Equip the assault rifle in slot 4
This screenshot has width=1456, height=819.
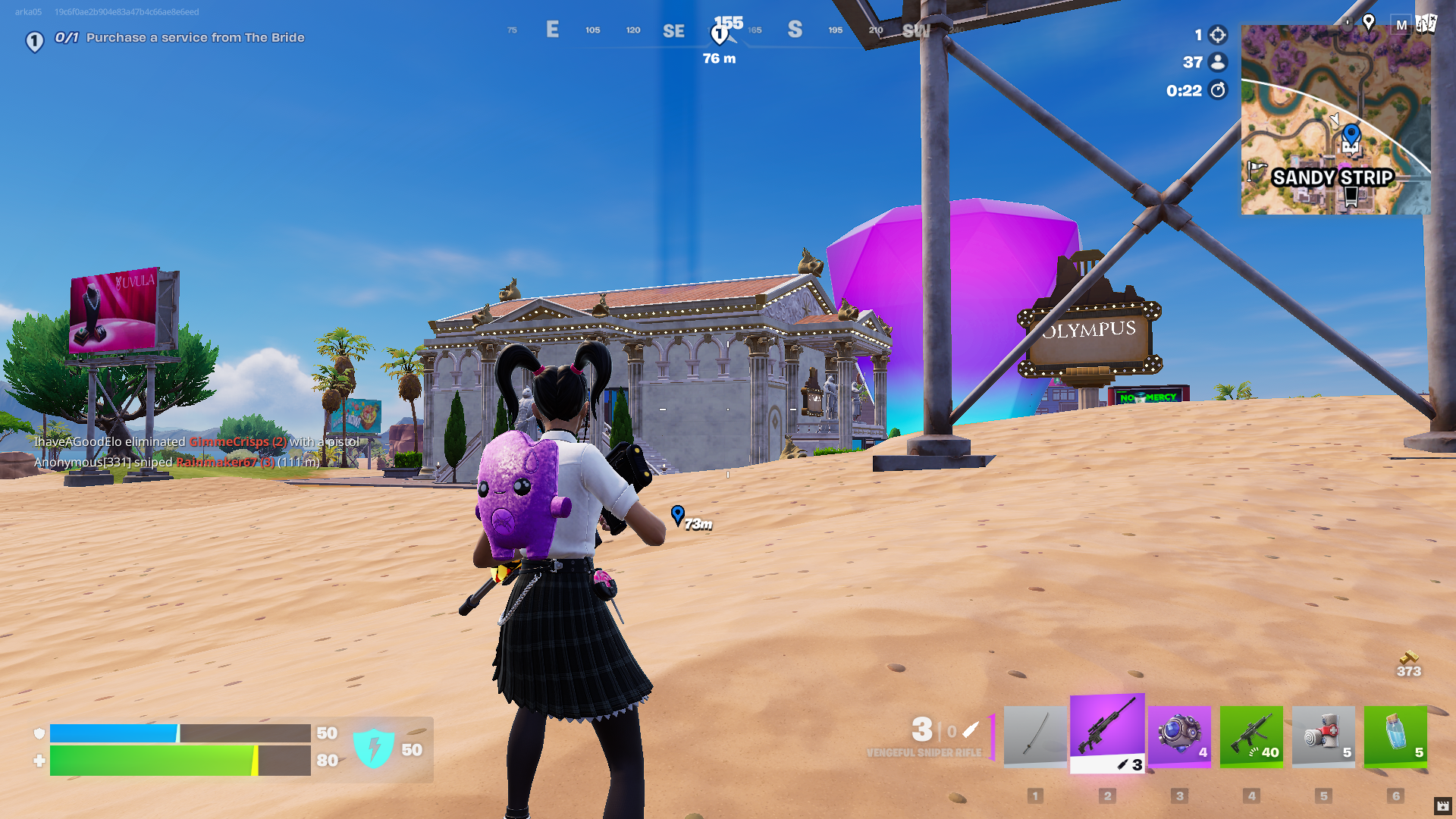1251,736
